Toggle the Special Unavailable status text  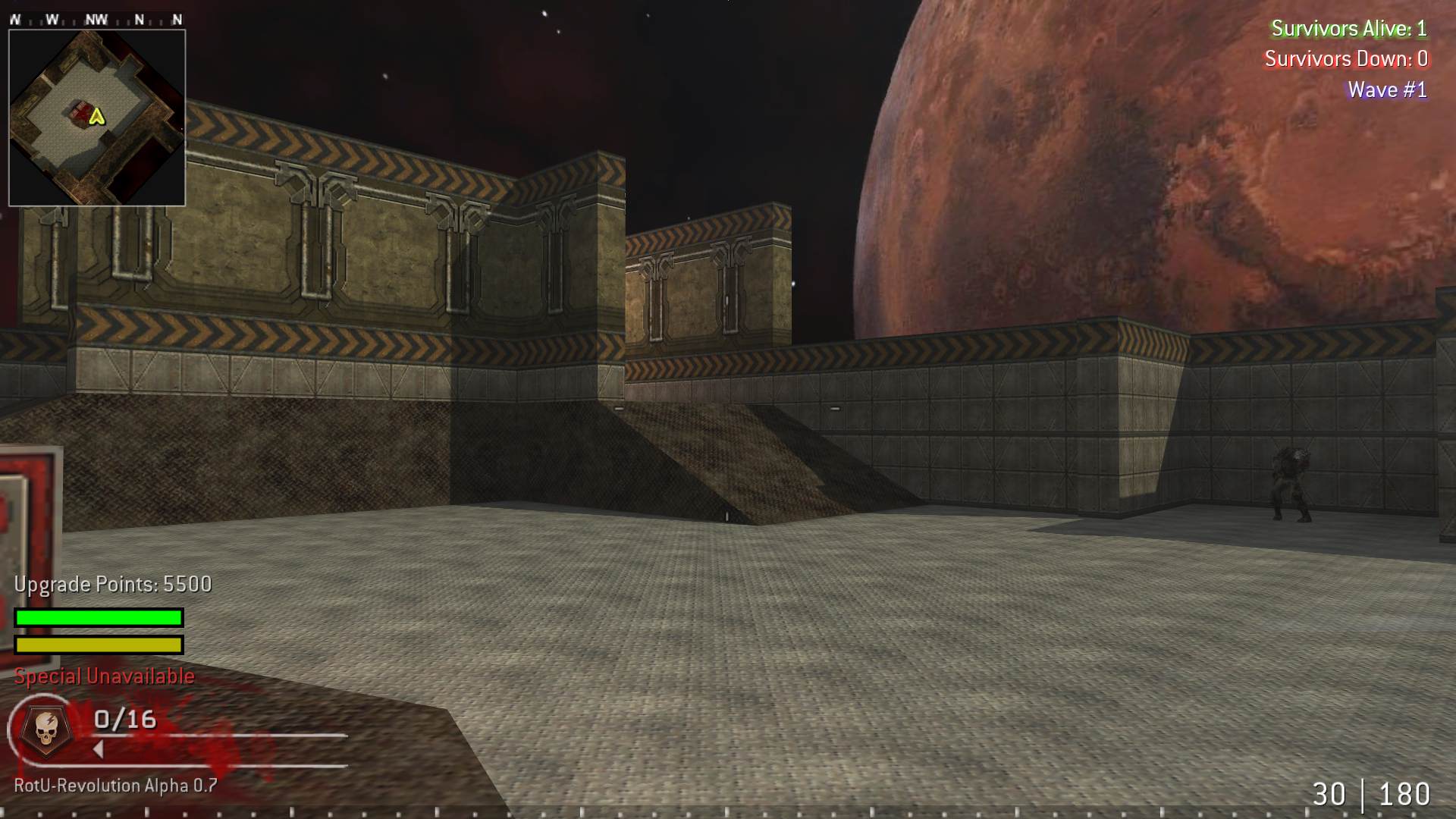coord(104,676)
